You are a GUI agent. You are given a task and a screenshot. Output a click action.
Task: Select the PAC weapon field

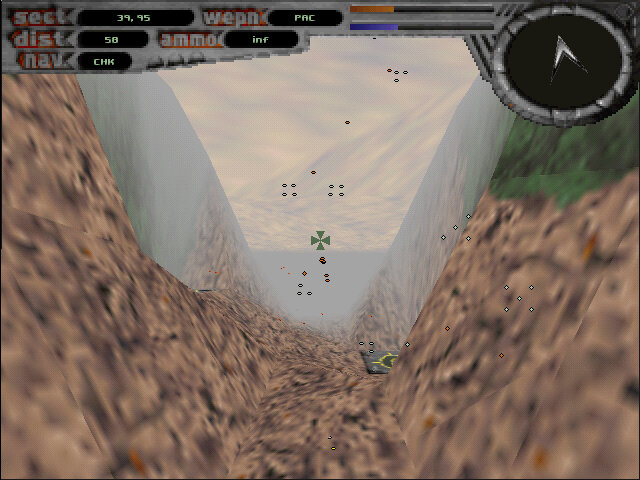tap(305, 17)
